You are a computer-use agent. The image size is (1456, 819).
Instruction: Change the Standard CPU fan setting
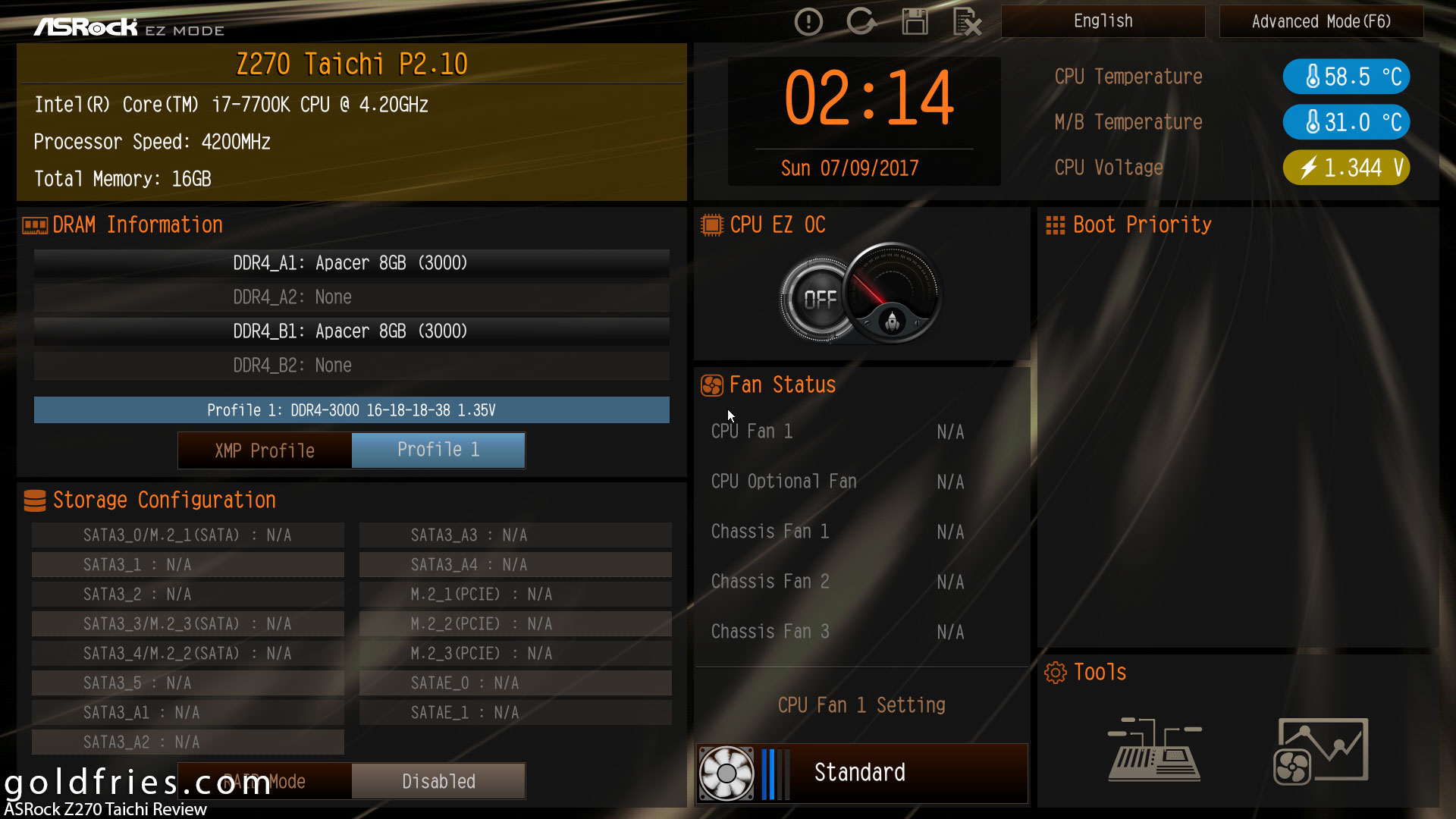(861, 773)
